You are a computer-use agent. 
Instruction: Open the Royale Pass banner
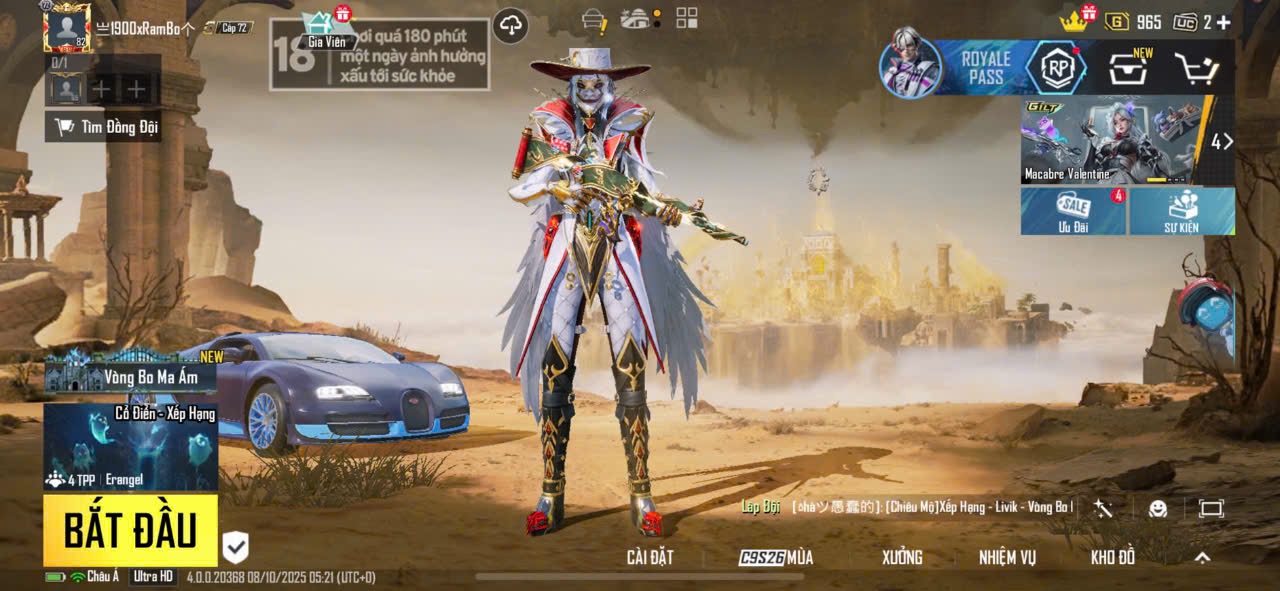coord(985,68)
